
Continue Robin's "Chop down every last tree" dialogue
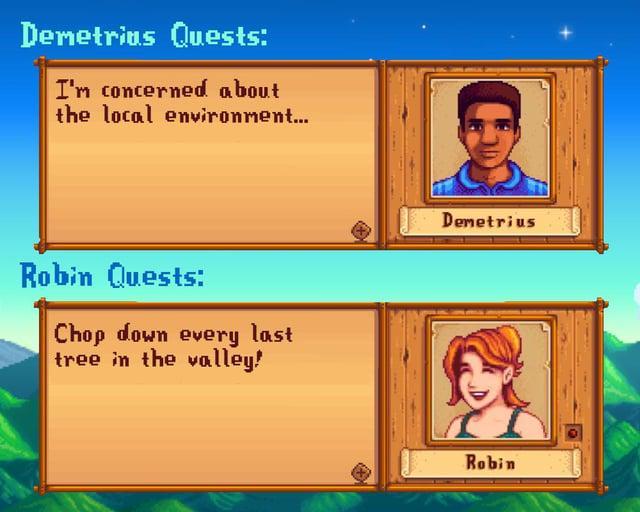(173, 345)
